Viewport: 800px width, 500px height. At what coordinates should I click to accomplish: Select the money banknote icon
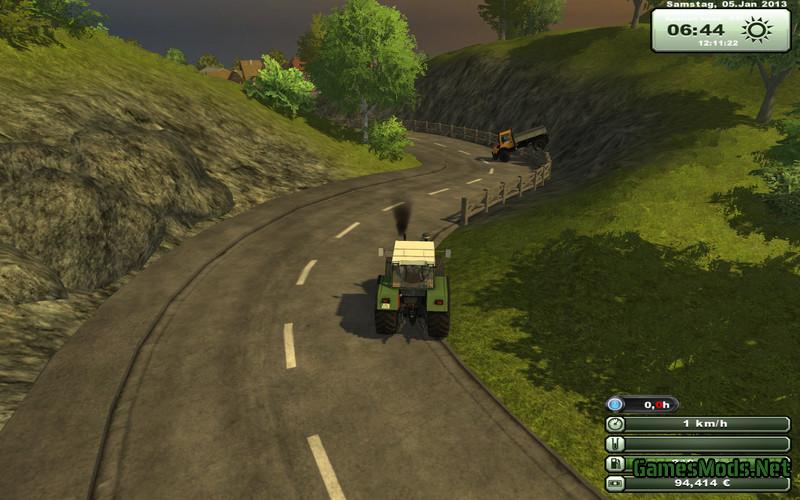[x=617, y=484]
